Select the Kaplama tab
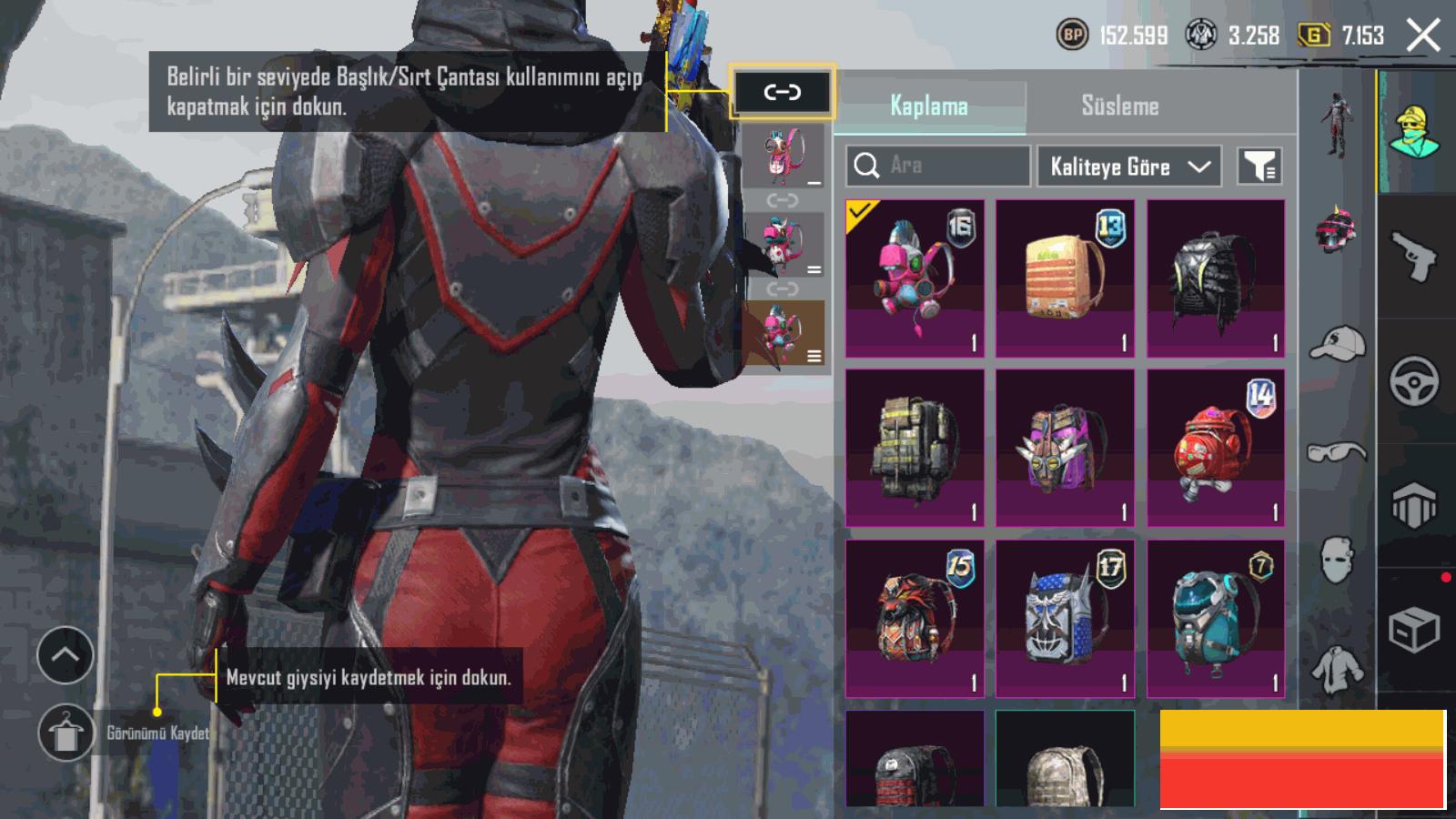Viewport: 1456px width, 819px height. 928,106
